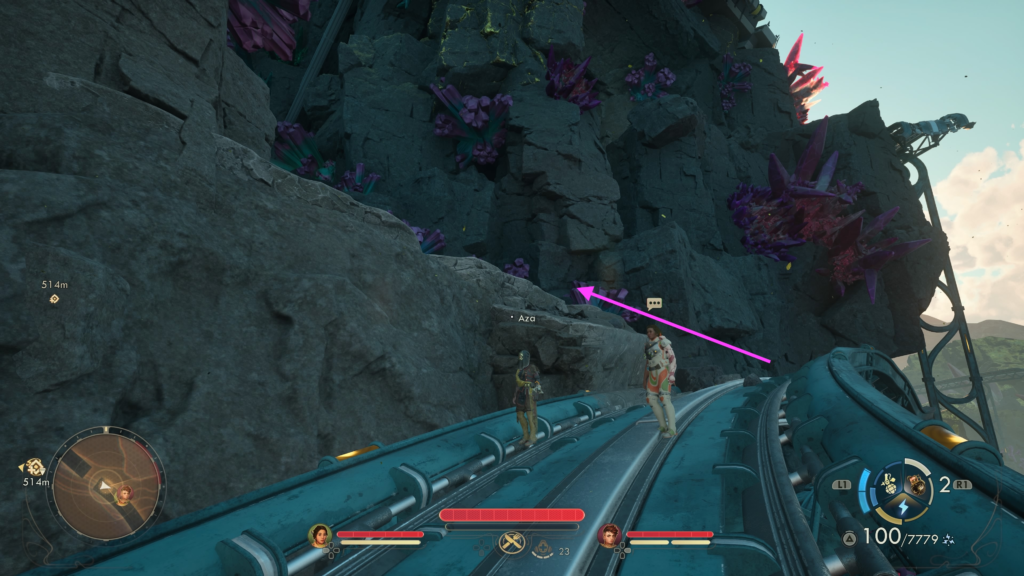Click the left companion's portrait
This screenshot has height=576, width=1024.
(320, 536)
